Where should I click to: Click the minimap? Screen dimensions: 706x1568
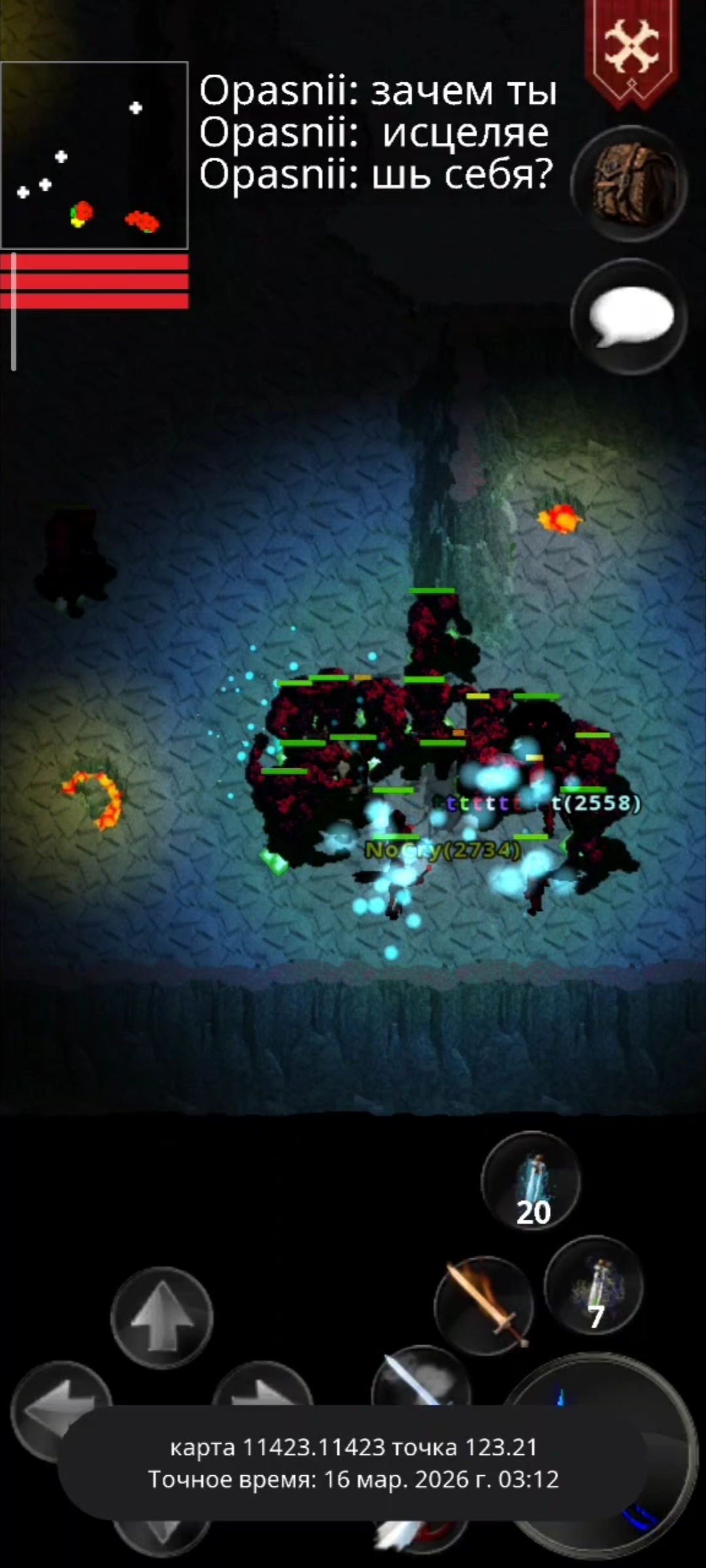click(x=94, y=155)
